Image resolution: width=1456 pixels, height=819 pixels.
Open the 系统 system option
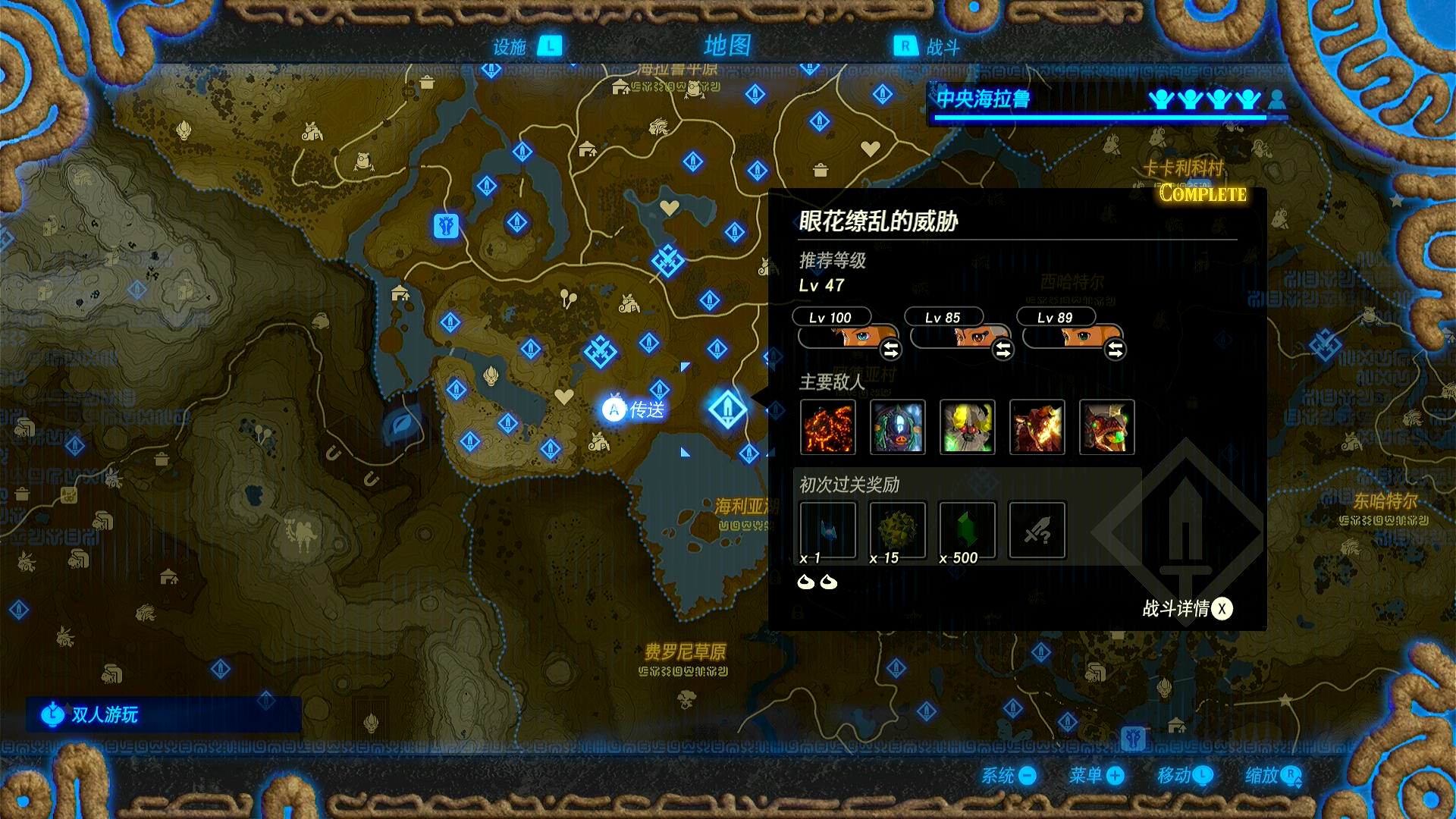tap(1009, 775)
